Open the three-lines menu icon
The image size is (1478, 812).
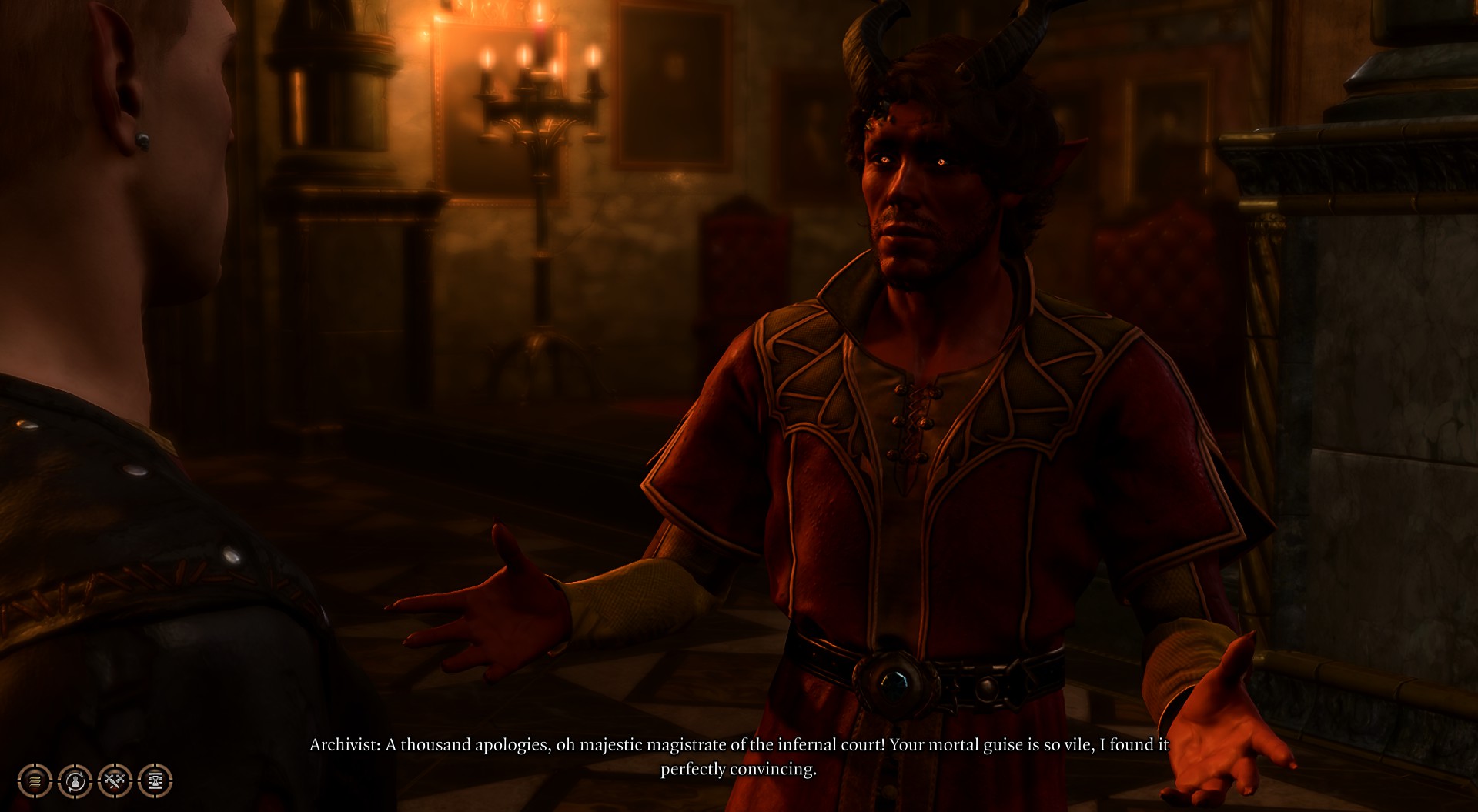pyautogui.click(x=35, y=781)
